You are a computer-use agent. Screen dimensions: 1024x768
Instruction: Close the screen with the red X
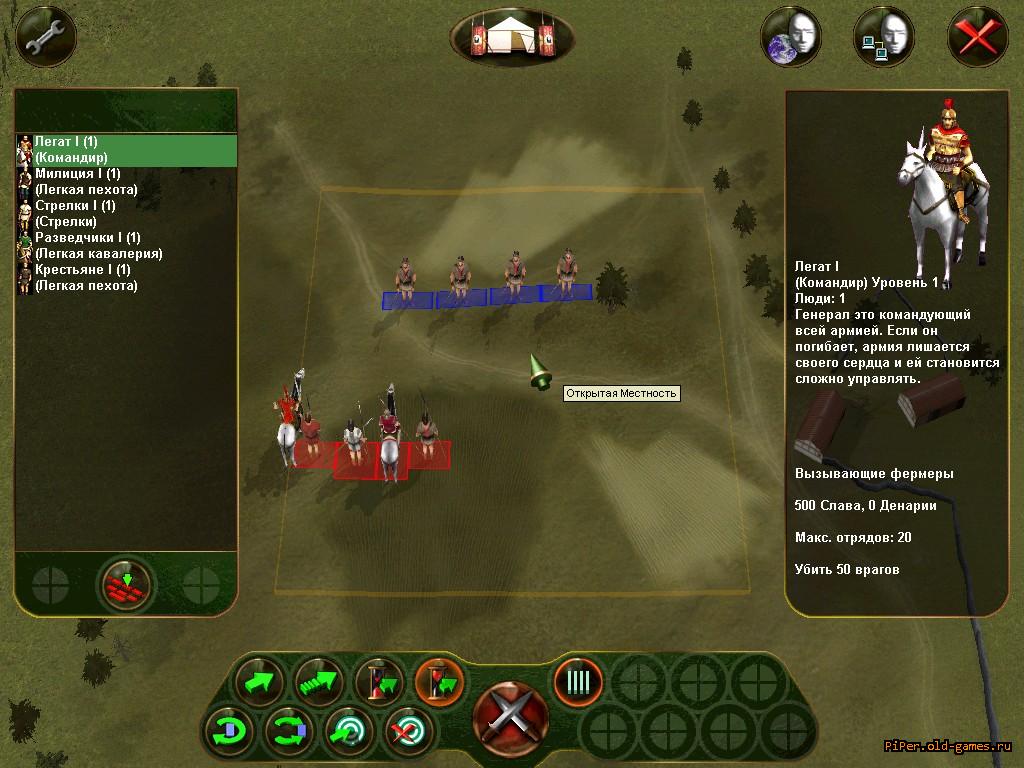977,37
